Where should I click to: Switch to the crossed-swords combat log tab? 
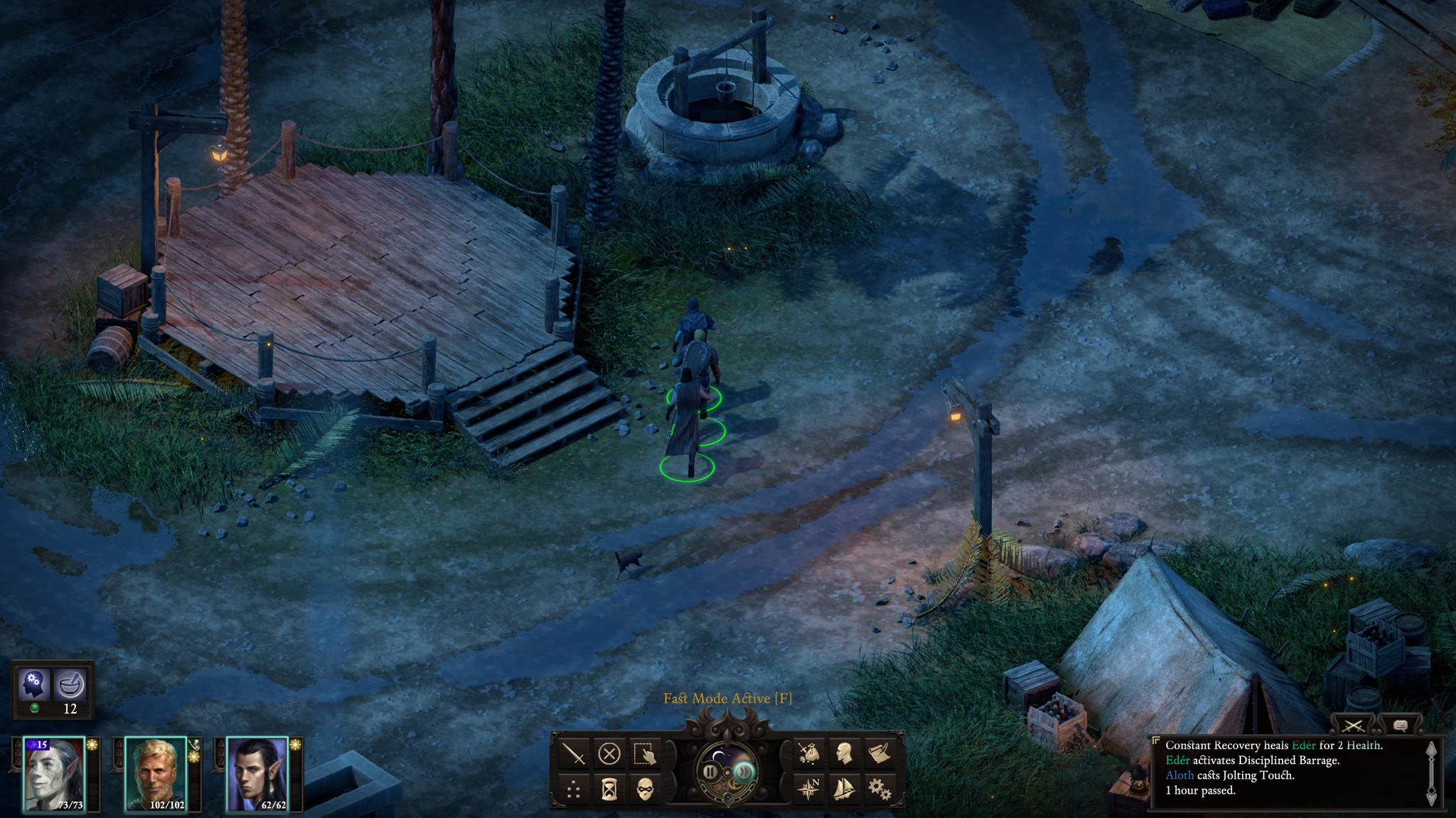click(1354, 726)
